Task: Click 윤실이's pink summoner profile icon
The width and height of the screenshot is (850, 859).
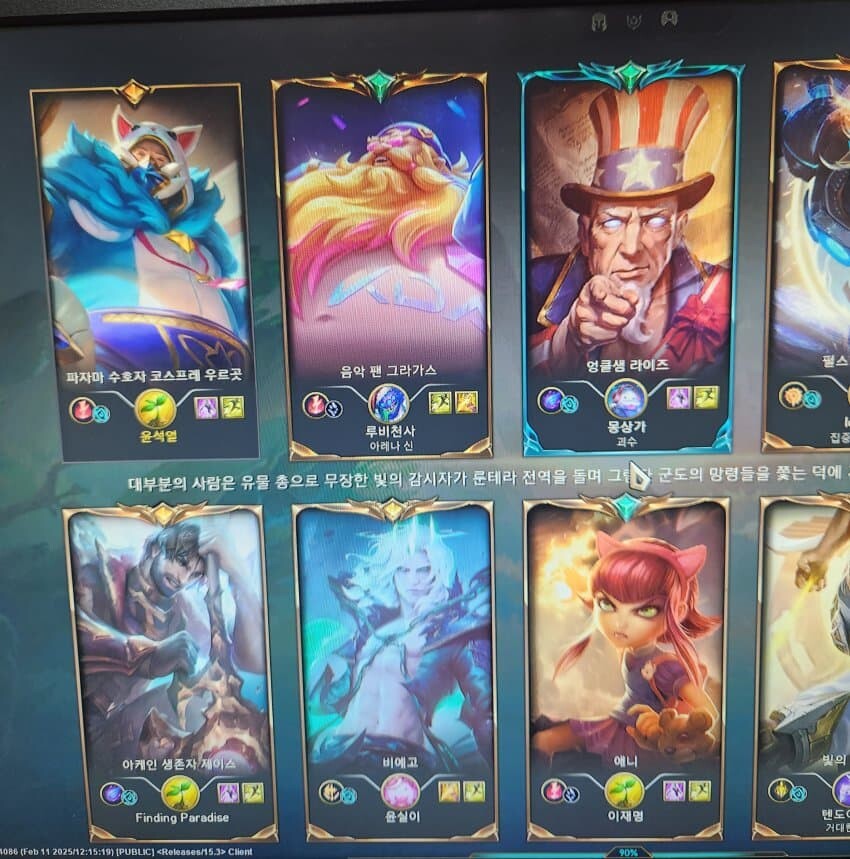Action: coord(400,792)
